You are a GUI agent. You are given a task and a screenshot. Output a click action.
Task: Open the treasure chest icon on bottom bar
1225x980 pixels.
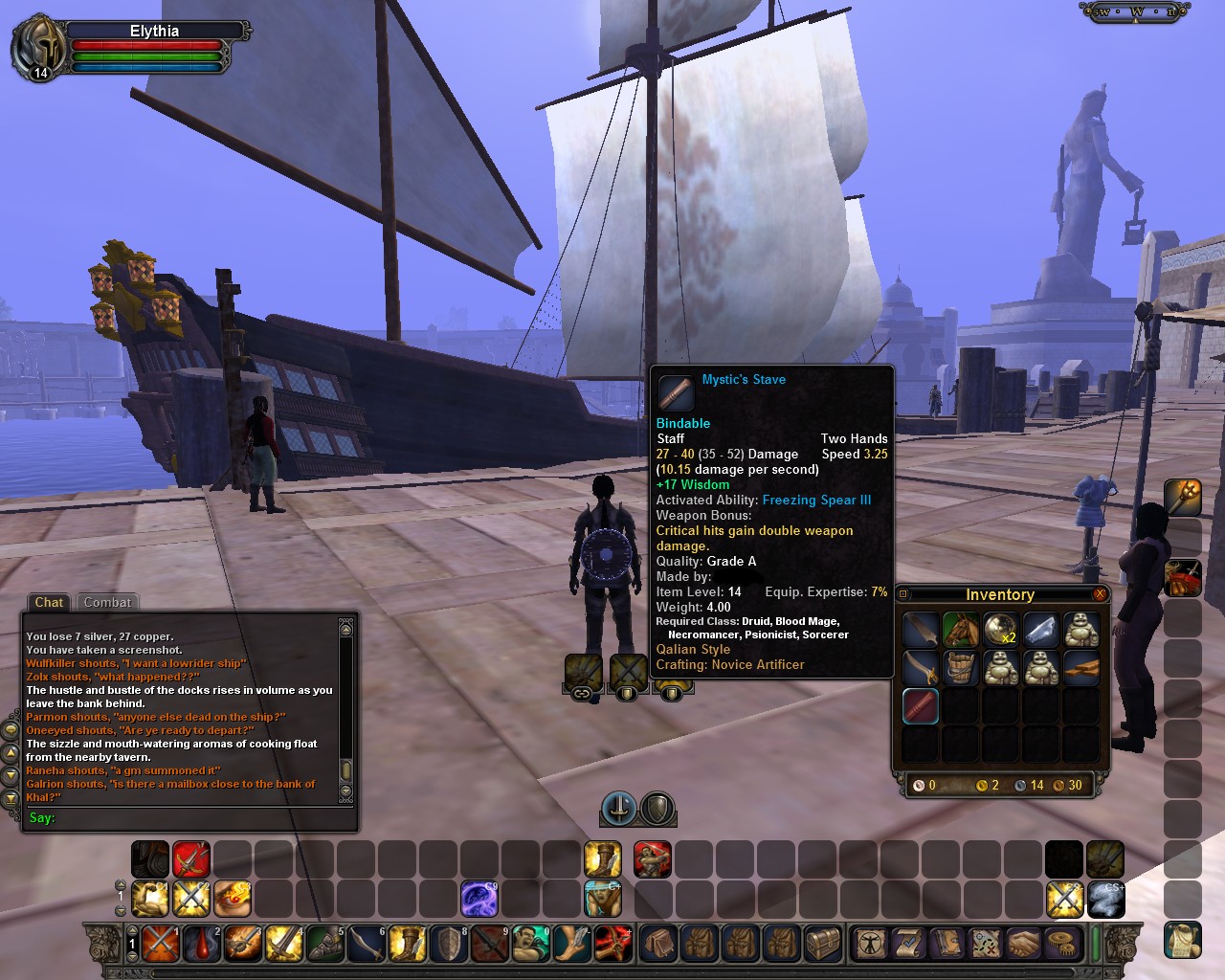822,944
